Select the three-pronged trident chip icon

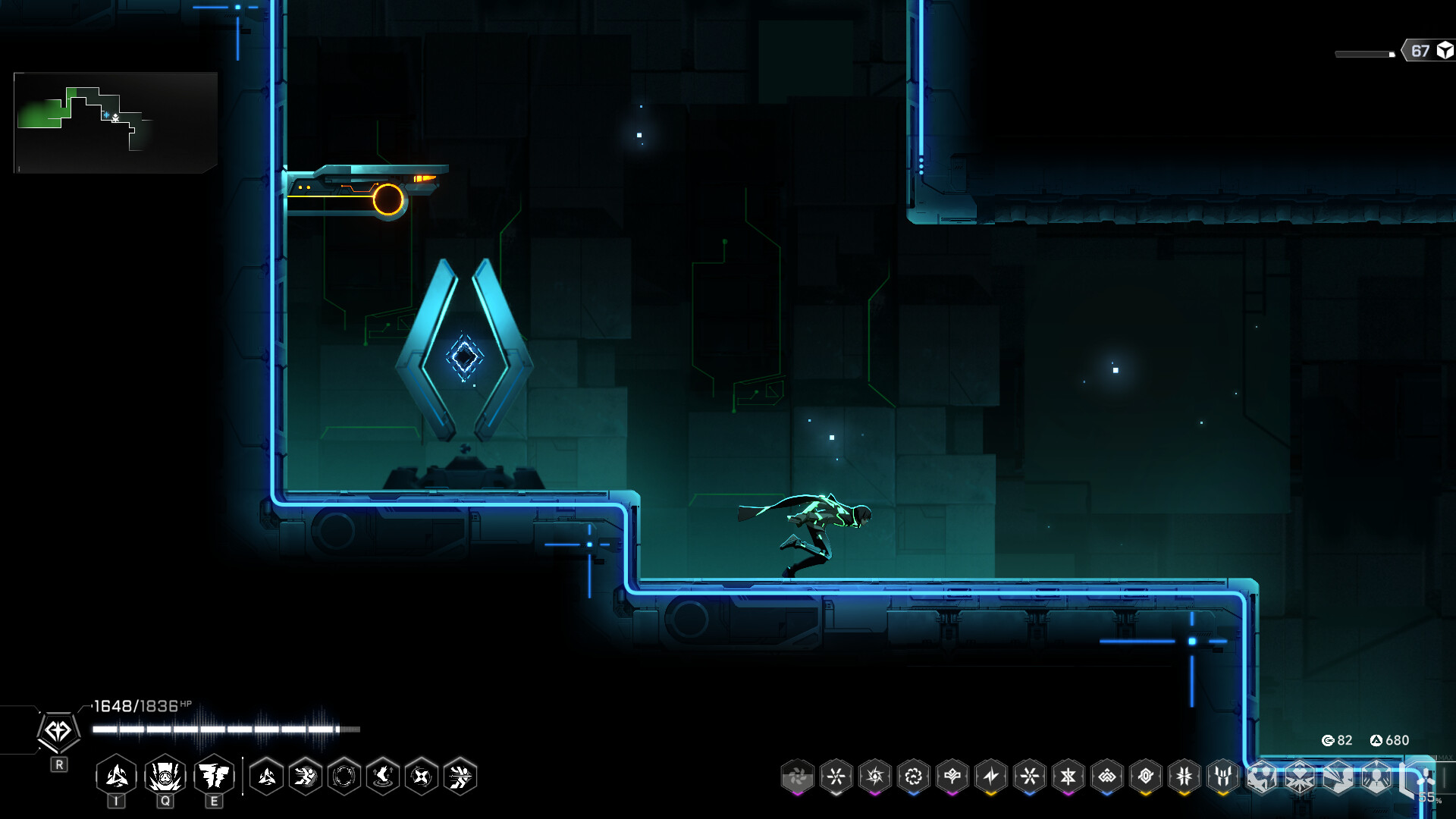coord(1222,777)
